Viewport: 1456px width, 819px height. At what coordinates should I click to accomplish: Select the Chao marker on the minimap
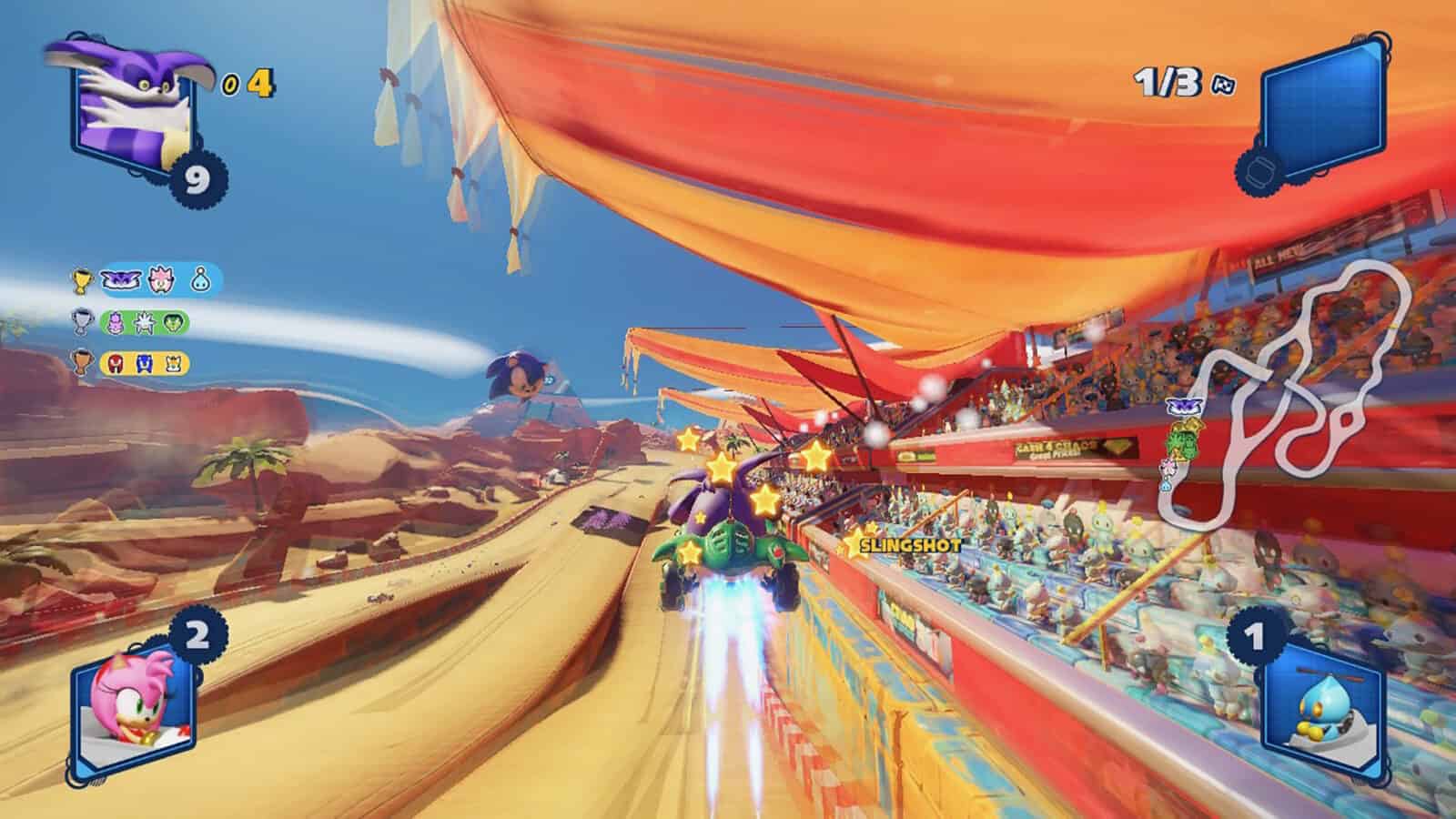click(1166, 487)
